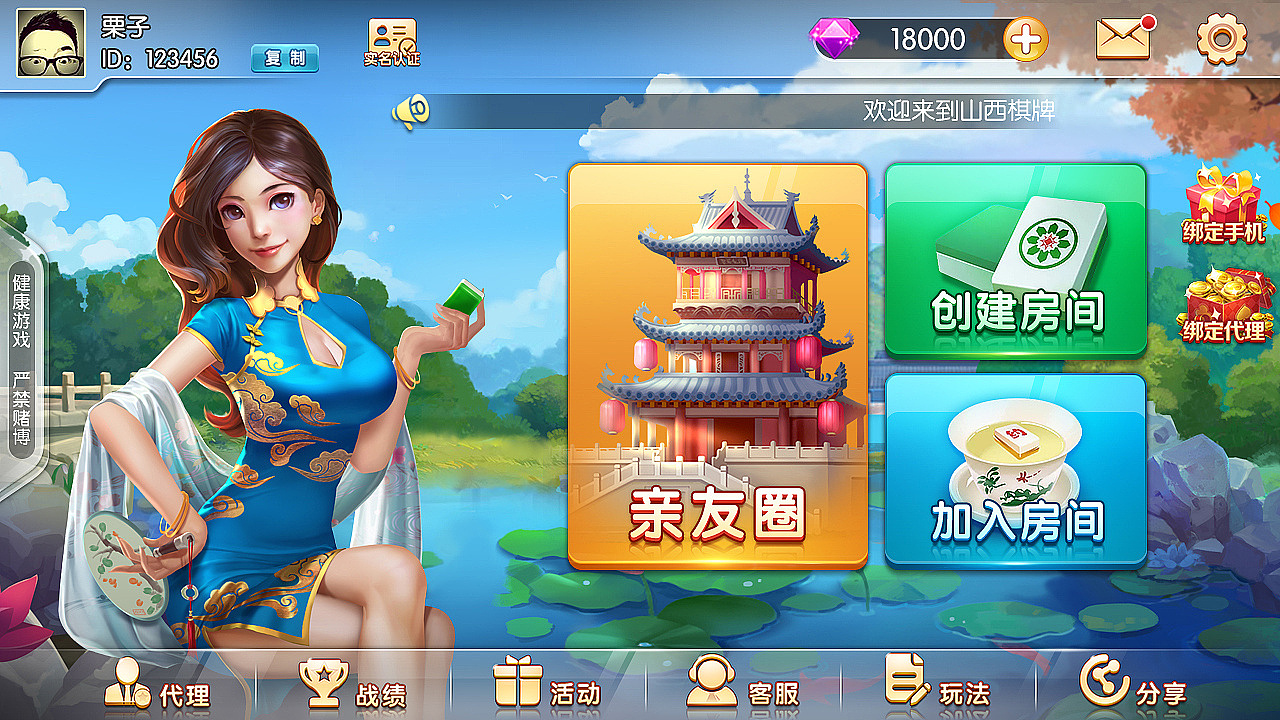Open the 实名认证 real-name verification icon
The image size is (1280, 720).
tap(389, 40)
